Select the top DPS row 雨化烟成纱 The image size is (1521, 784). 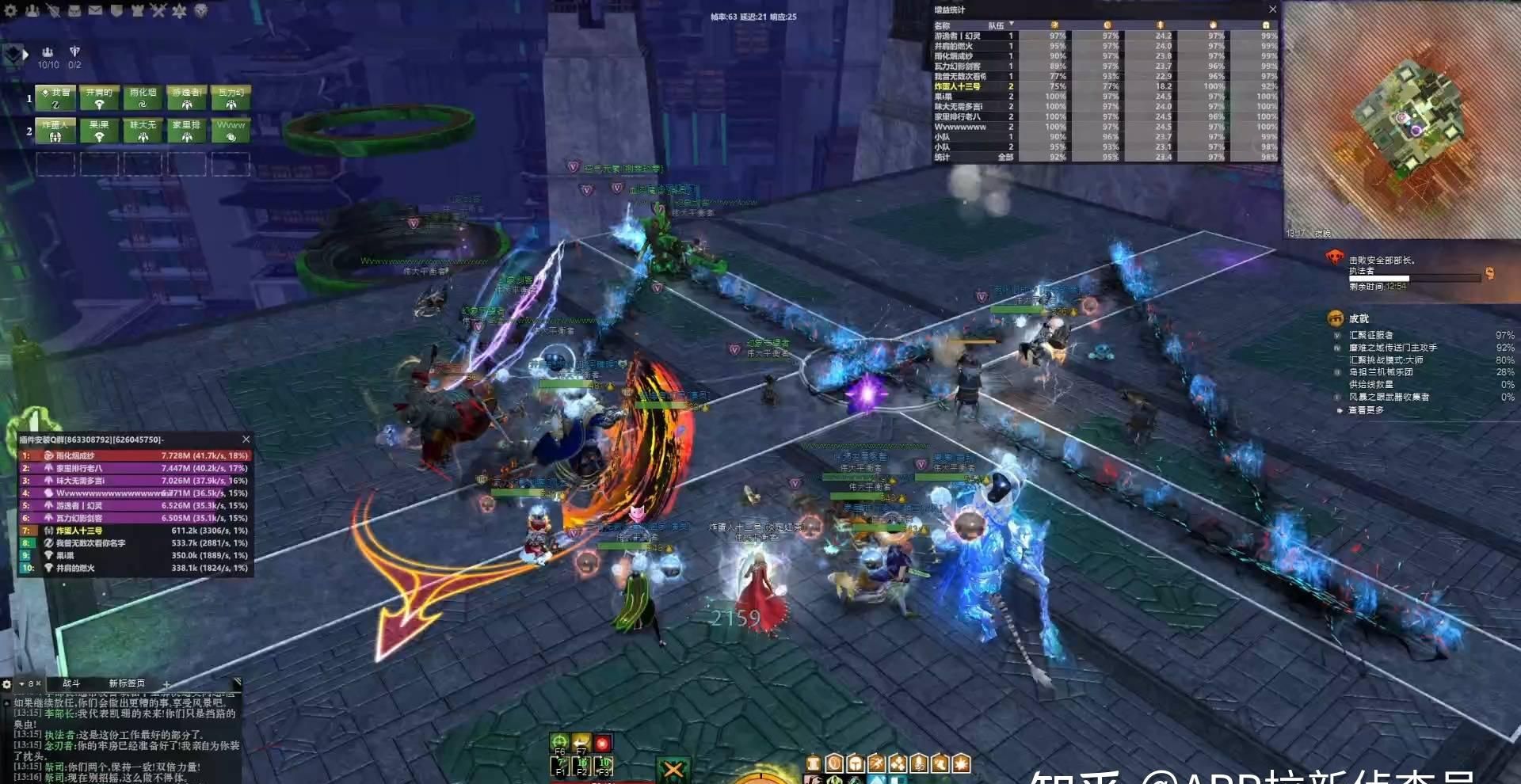click(x=135, y=455)
